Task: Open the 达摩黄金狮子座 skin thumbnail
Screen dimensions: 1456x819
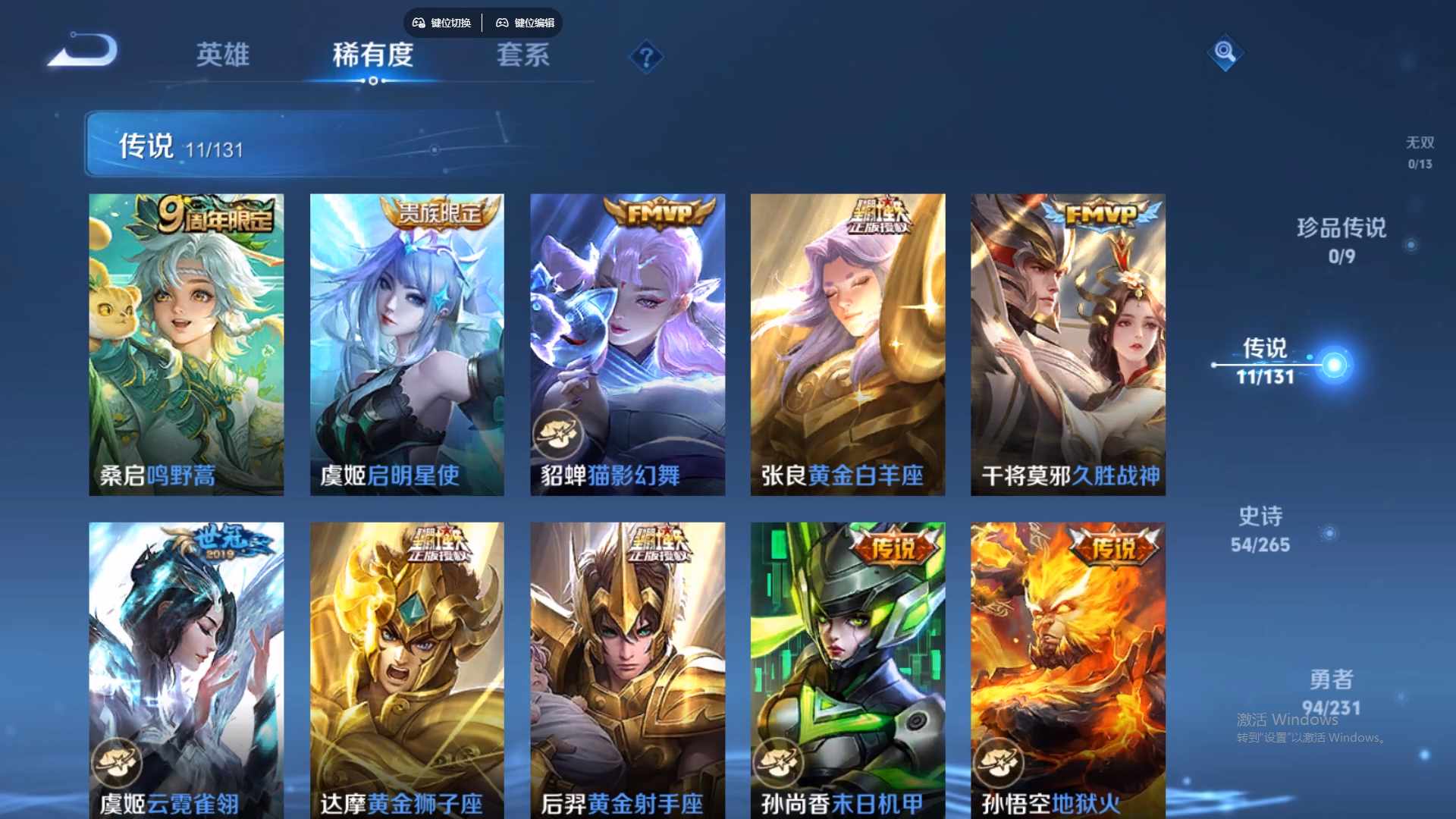Action: 406,667
